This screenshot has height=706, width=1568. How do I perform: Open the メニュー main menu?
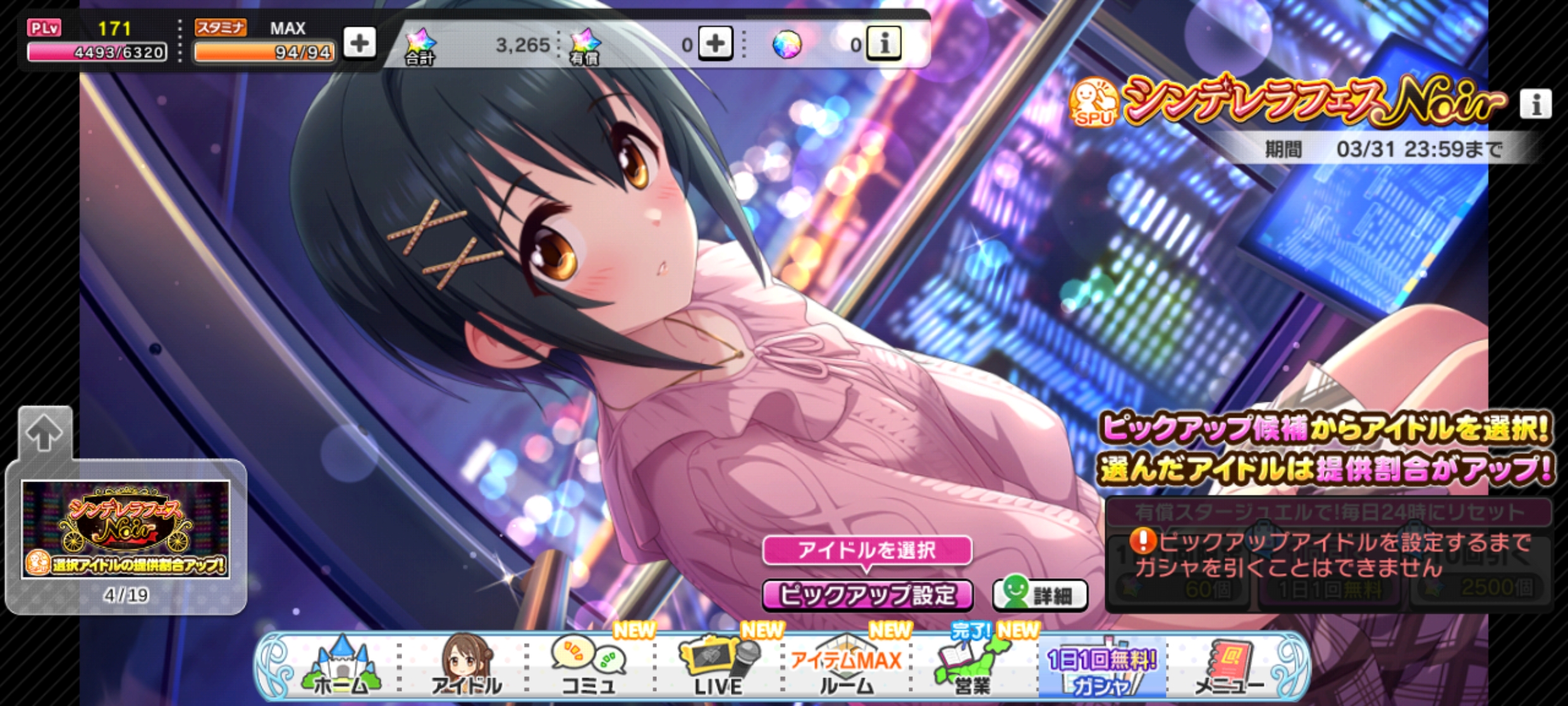pyautogui.click(x=1230, y=667)
